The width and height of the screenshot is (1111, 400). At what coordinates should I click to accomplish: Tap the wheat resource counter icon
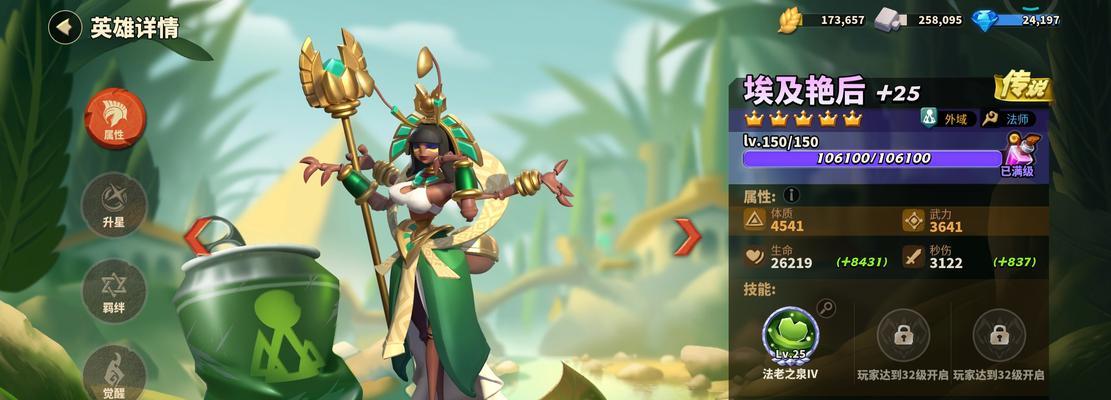[x=791, y=20]
